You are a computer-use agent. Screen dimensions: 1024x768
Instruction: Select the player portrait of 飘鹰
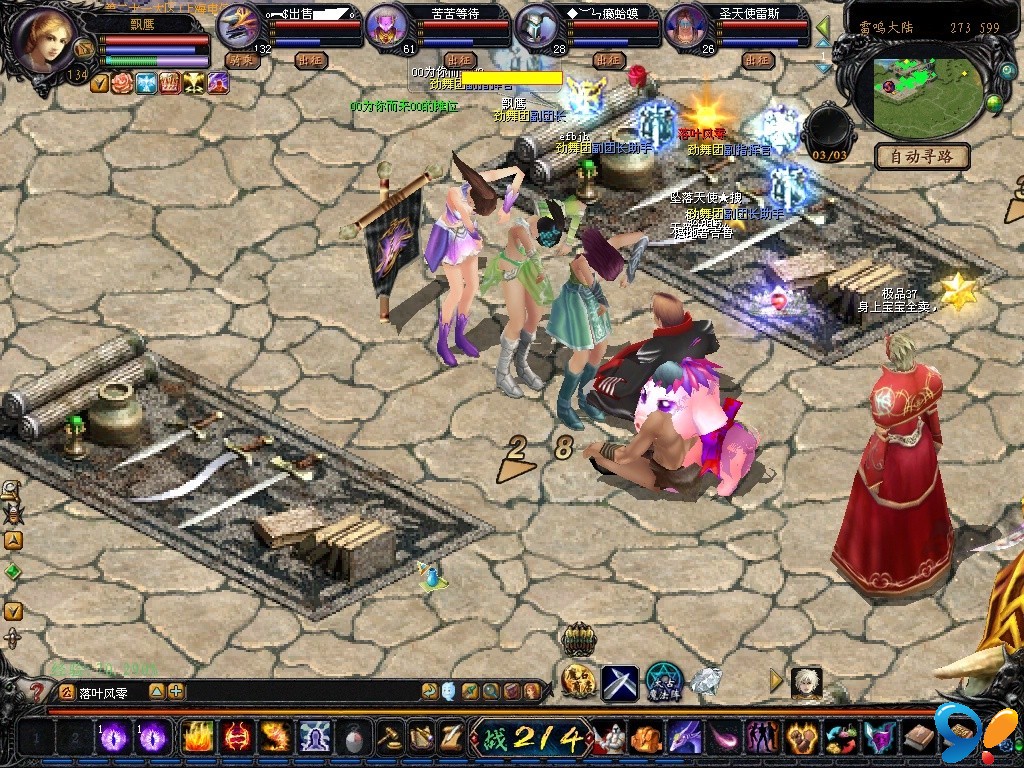47,40
